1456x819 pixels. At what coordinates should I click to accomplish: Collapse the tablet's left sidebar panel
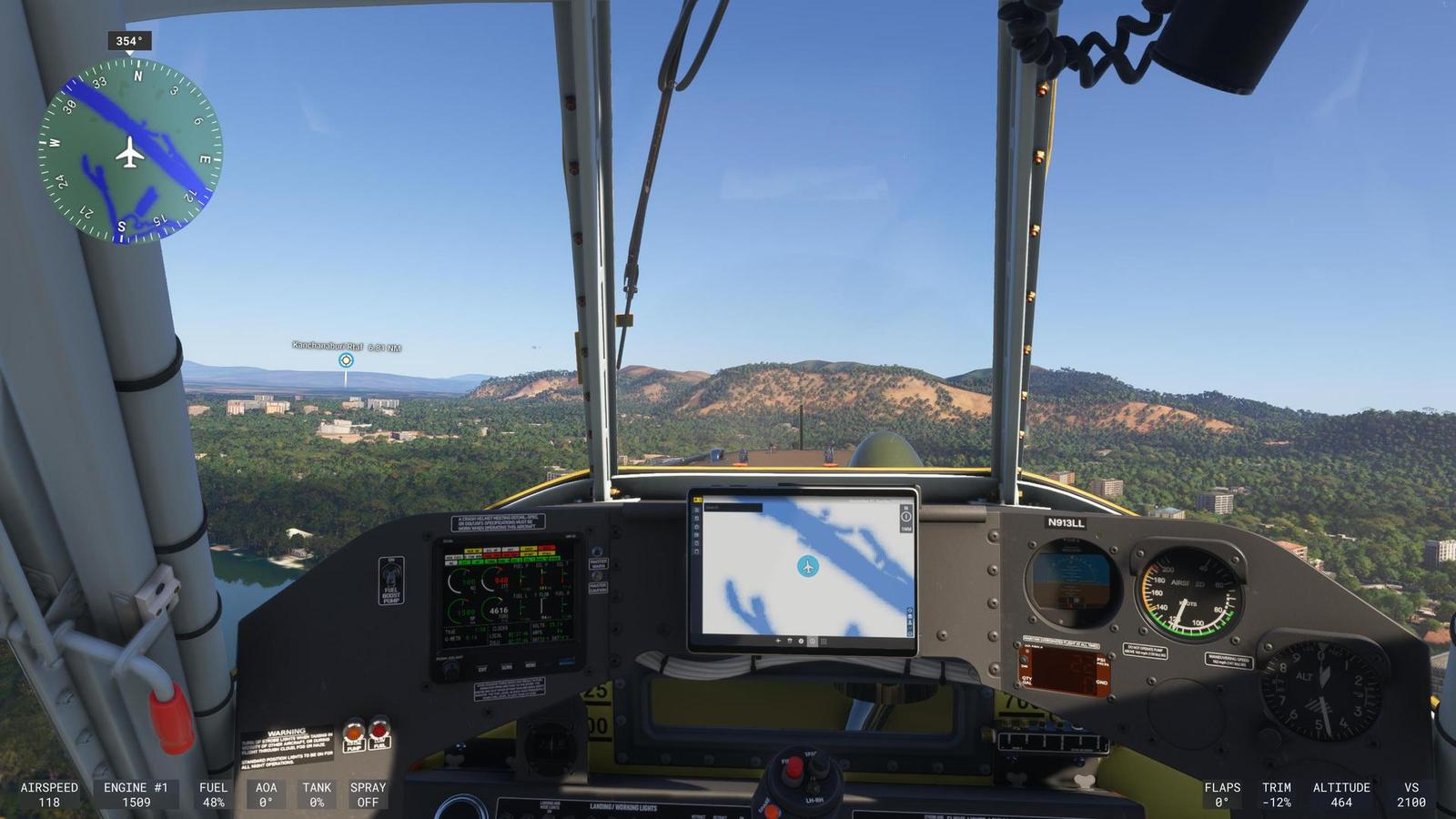point(698,500)
